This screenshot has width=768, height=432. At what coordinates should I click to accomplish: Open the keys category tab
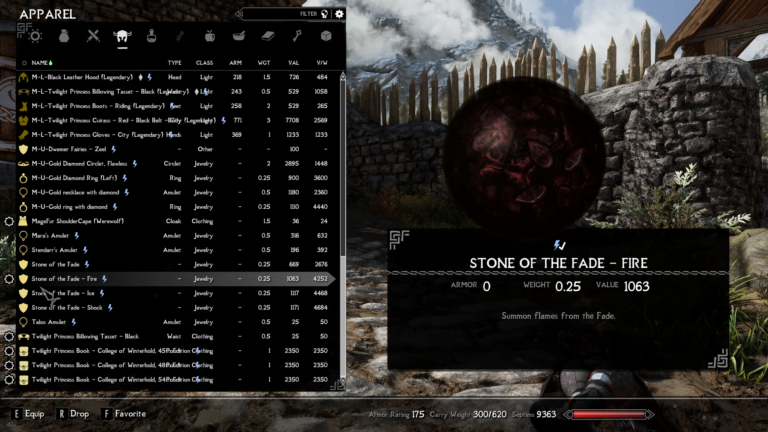coord(297,37)
